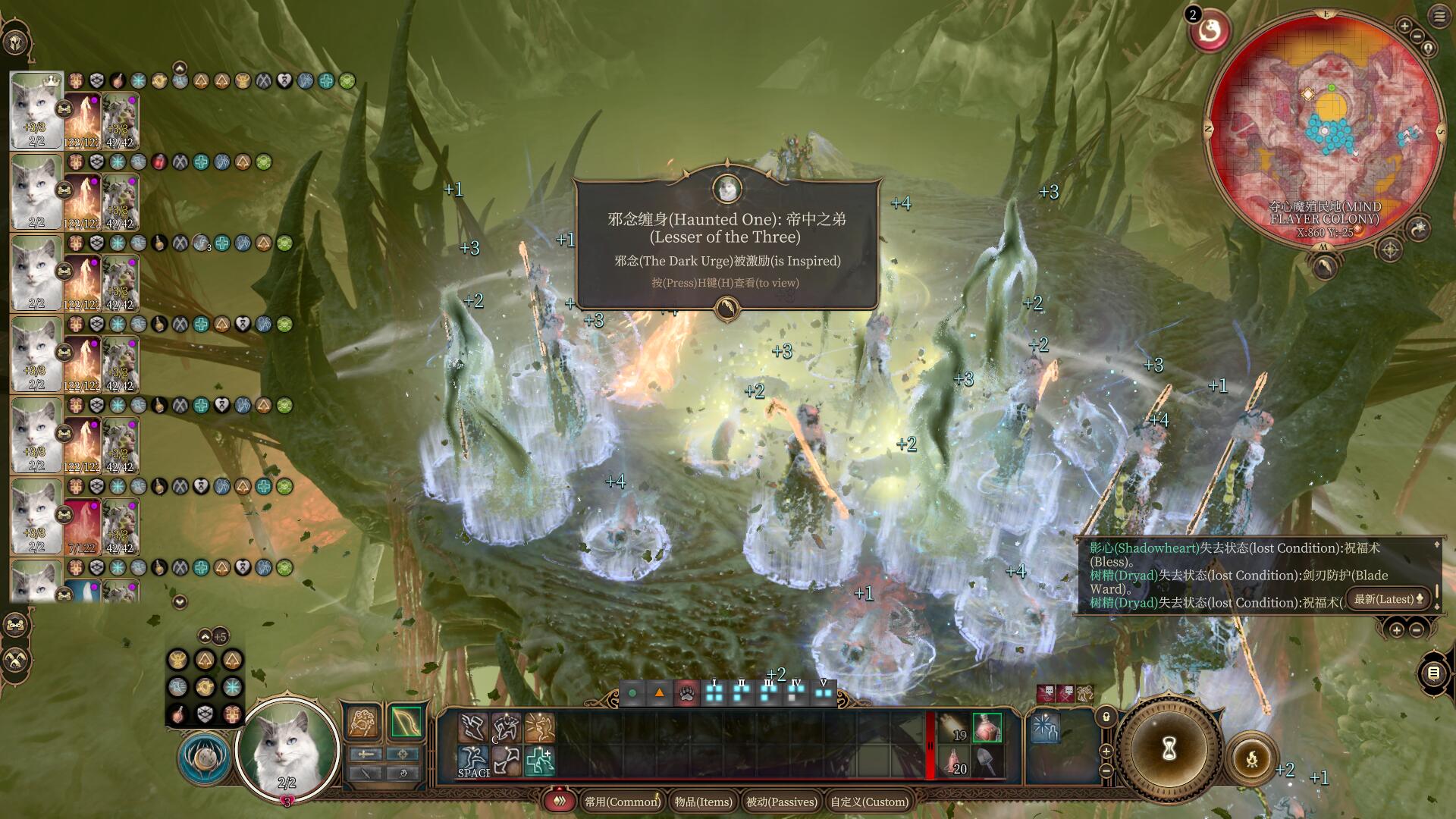This screenshot has width=1456, height=819.
Task: Zoom out the minimap with minus
Action: 1417,37
